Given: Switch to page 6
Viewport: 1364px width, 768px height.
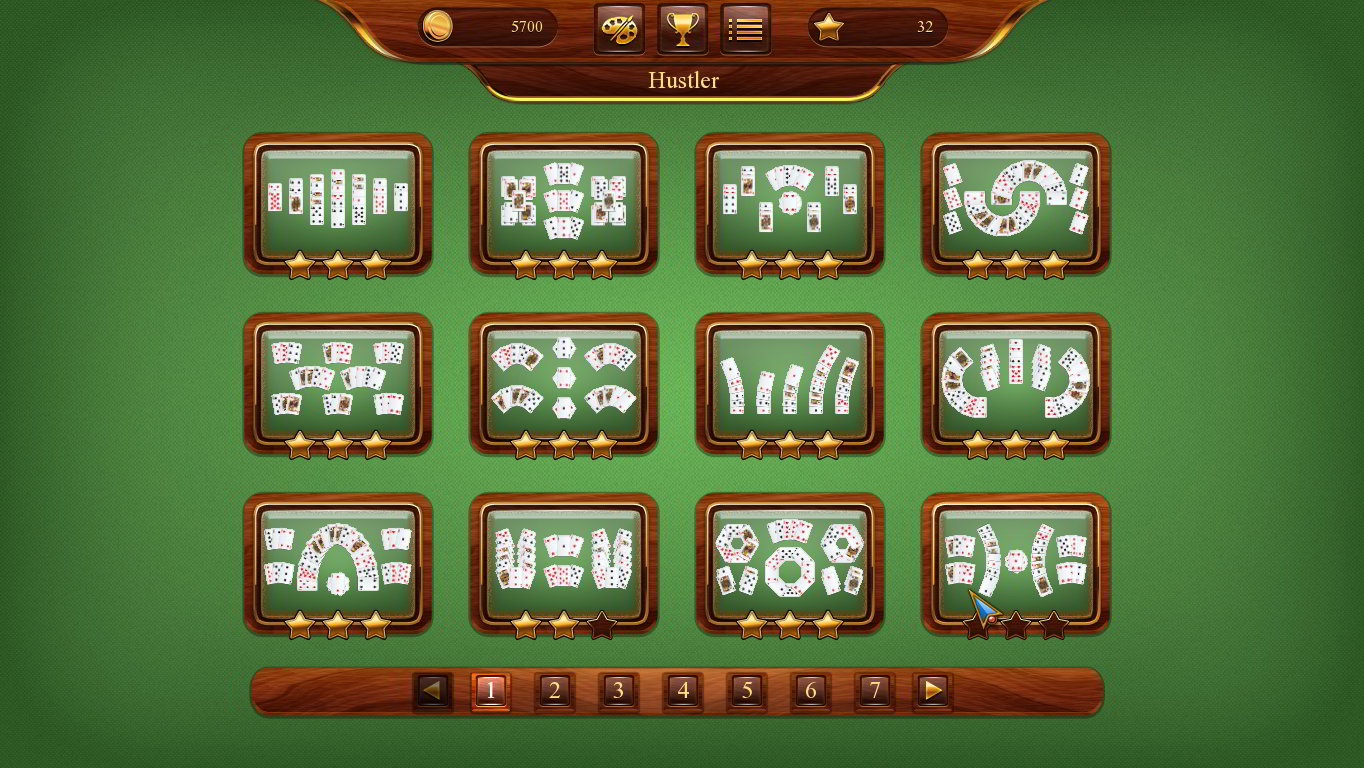Looking at the screenshot, I should tap(810, 690).
